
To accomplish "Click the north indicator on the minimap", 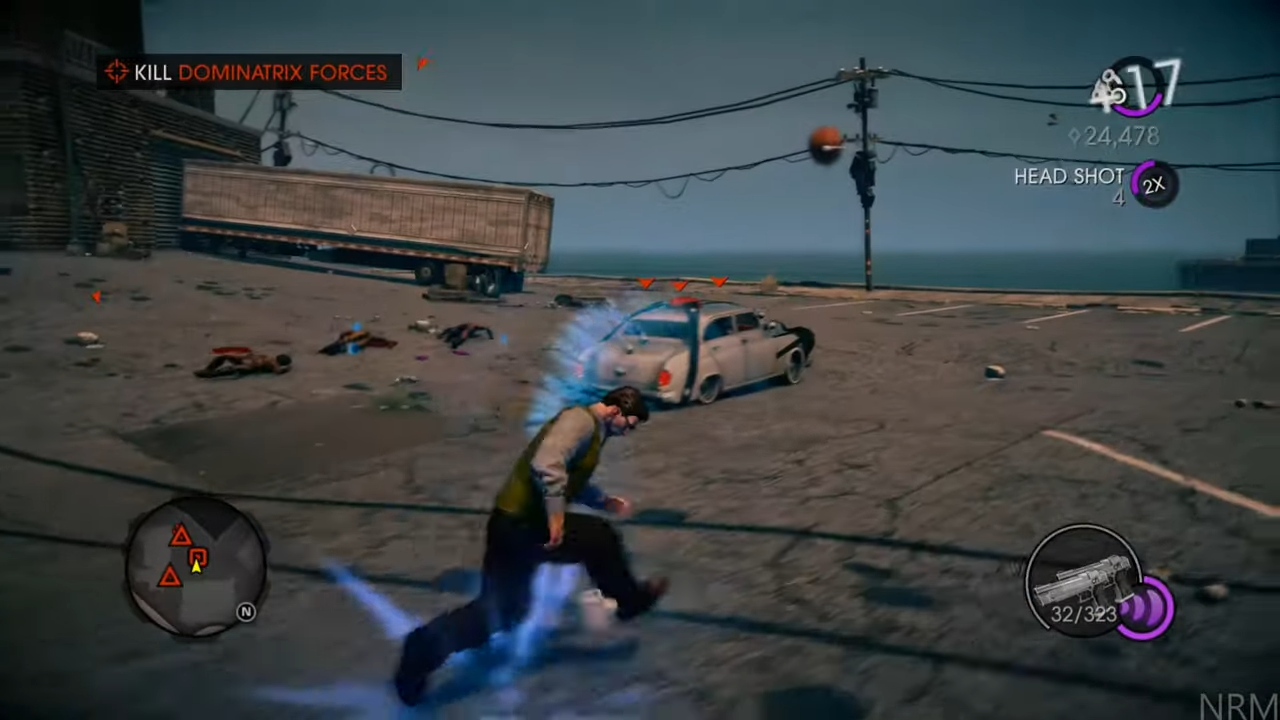I will click(247, 611).
